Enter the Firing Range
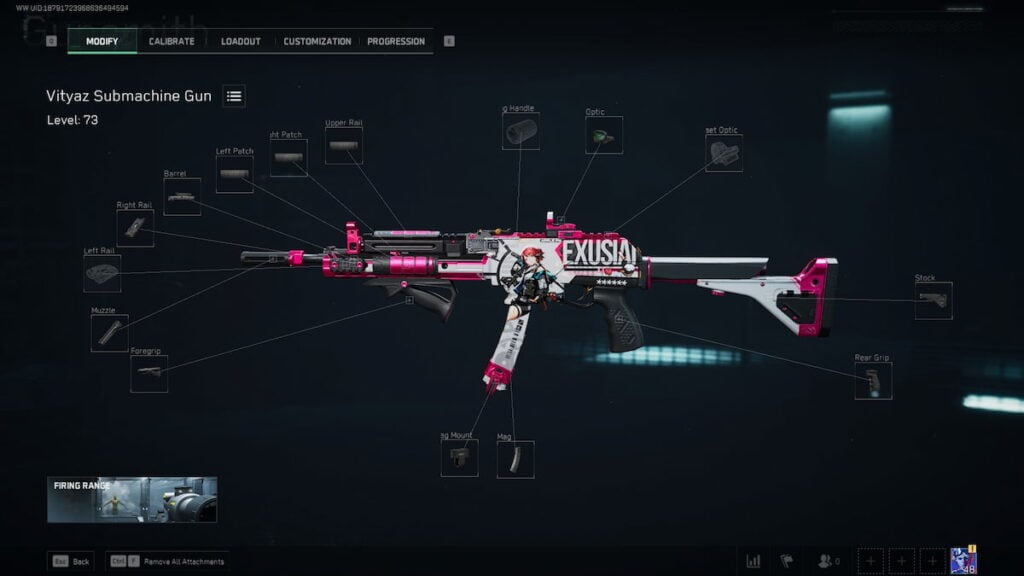 pyautogui.click(x=132, y=499)
